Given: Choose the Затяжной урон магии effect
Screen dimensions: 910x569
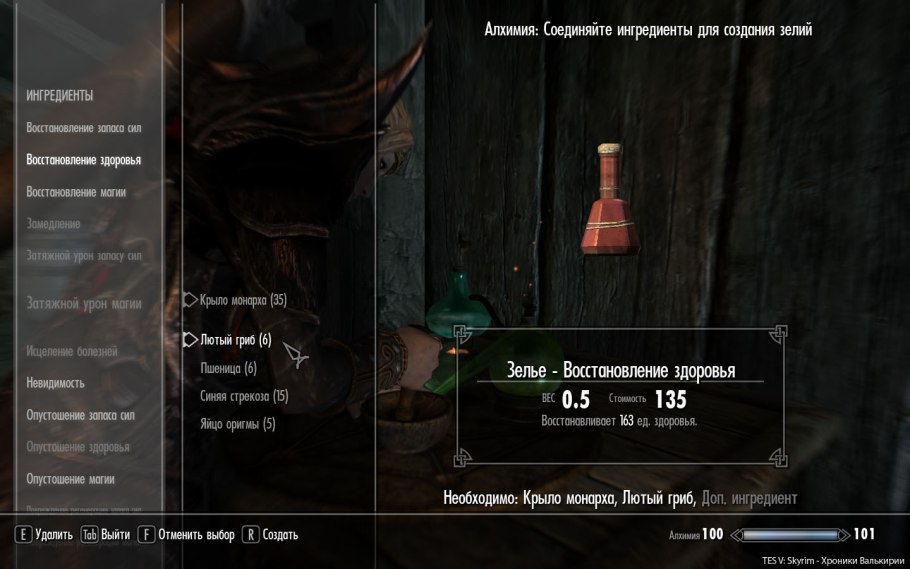Looking at the screenshot, I should 84,304.
